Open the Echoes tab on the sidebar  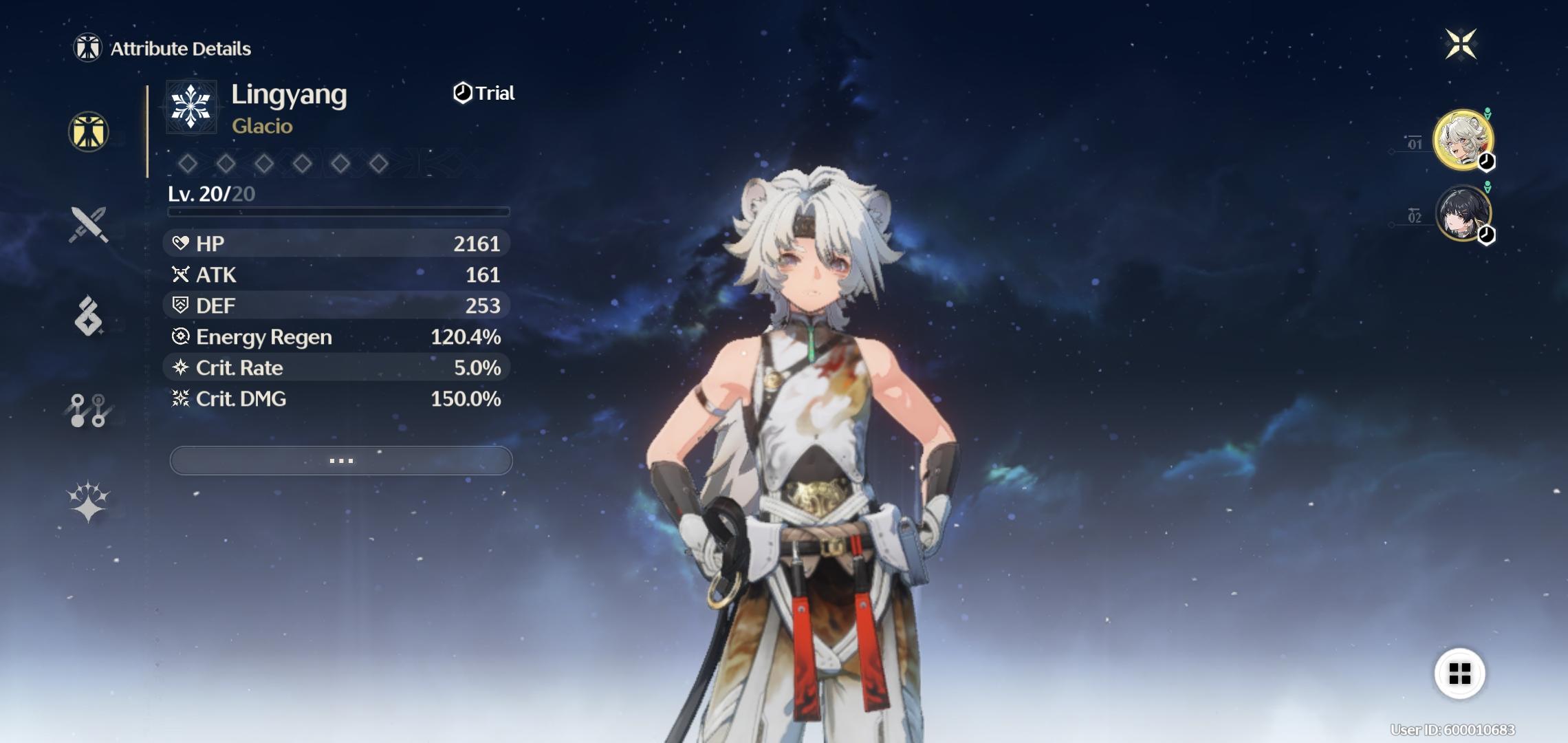click(89, 316)
